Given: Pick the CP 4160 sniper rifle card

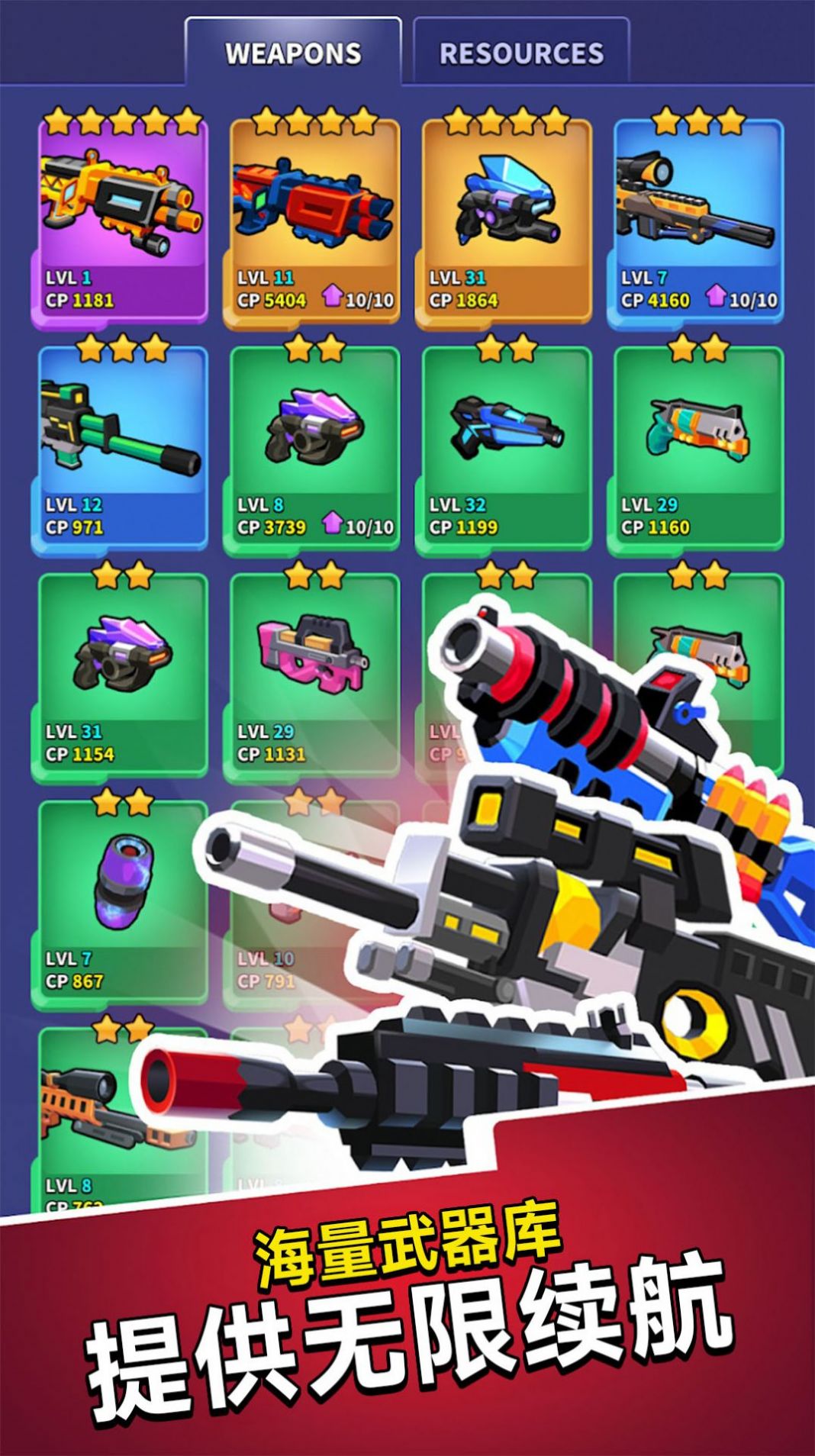Looking at the screenshot, I should pos(697,217).
